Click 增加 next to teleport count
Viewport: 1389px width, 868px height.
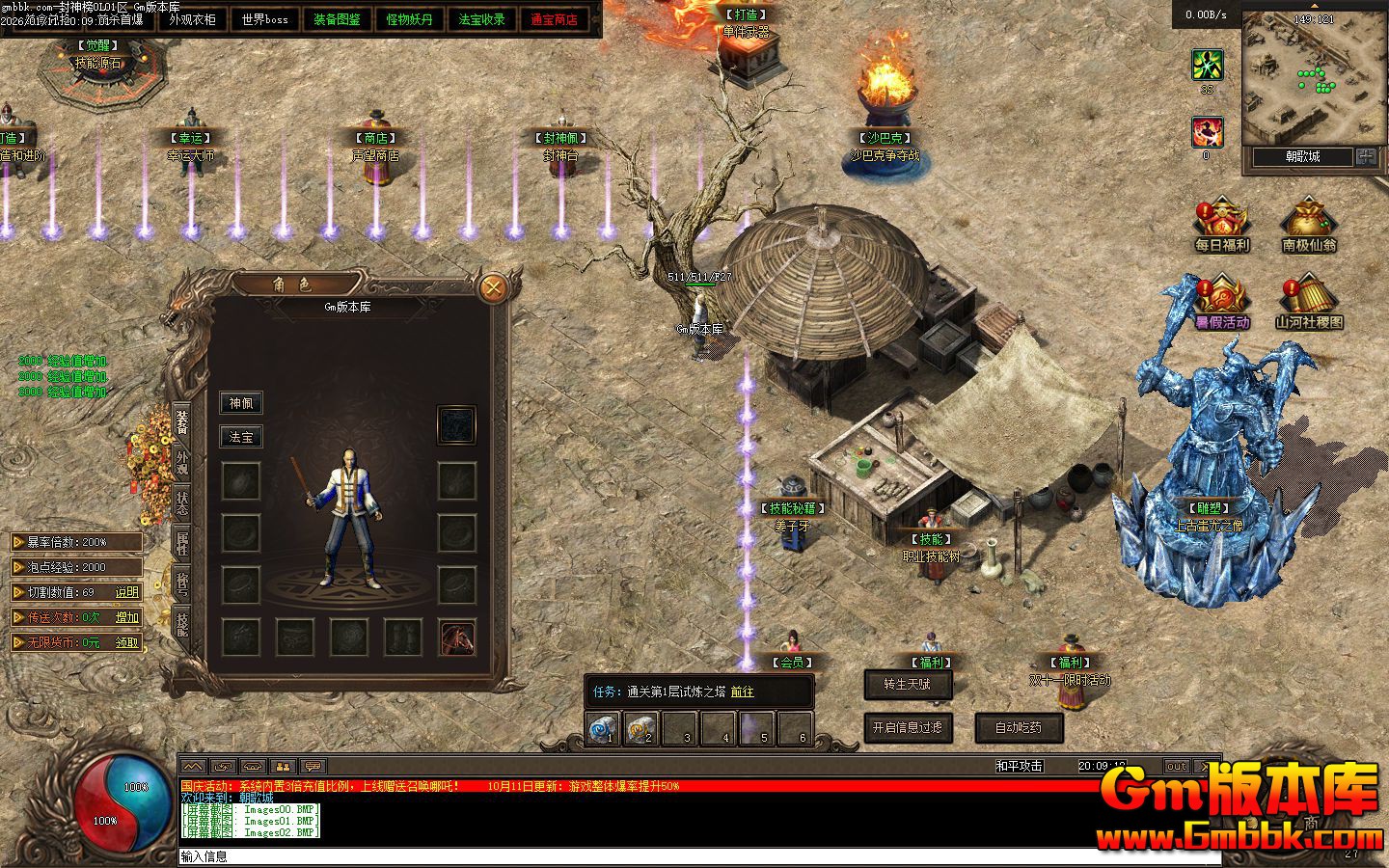127,617
